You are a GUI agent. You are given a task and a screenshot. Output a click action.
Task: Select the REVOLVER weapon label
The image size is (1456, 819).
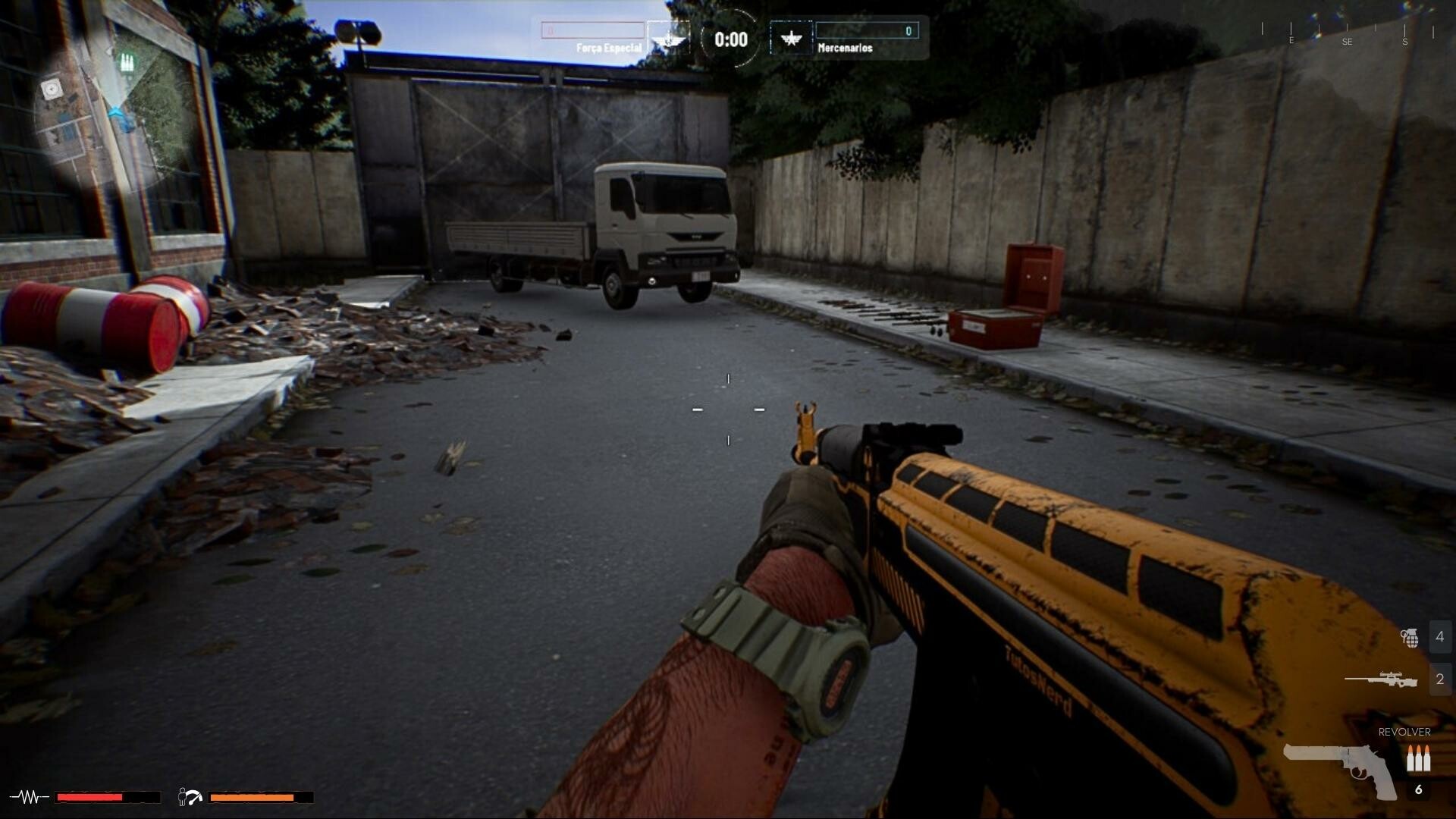(x=1404, y=733)
